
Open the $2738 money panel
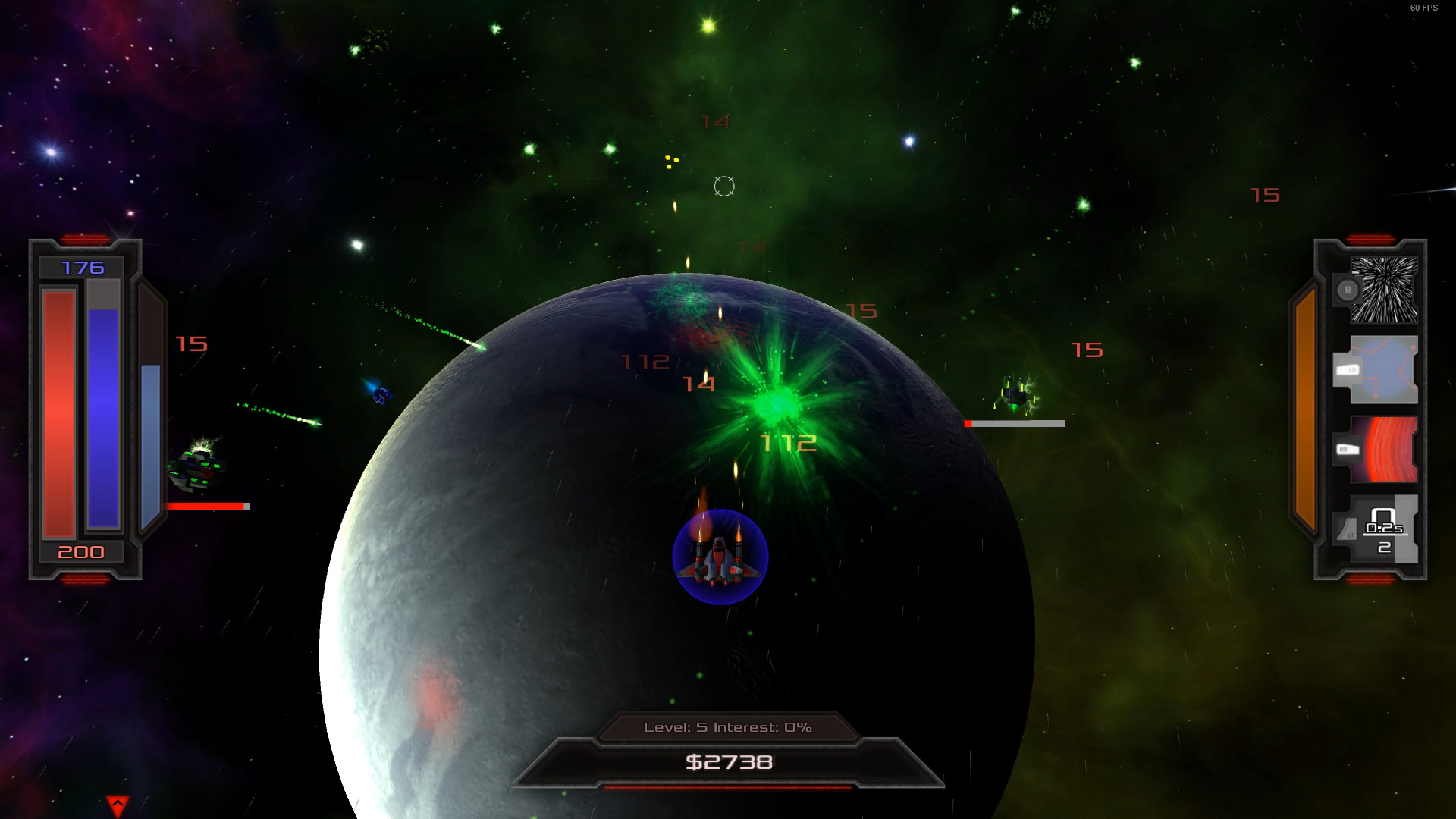(730, 763)
